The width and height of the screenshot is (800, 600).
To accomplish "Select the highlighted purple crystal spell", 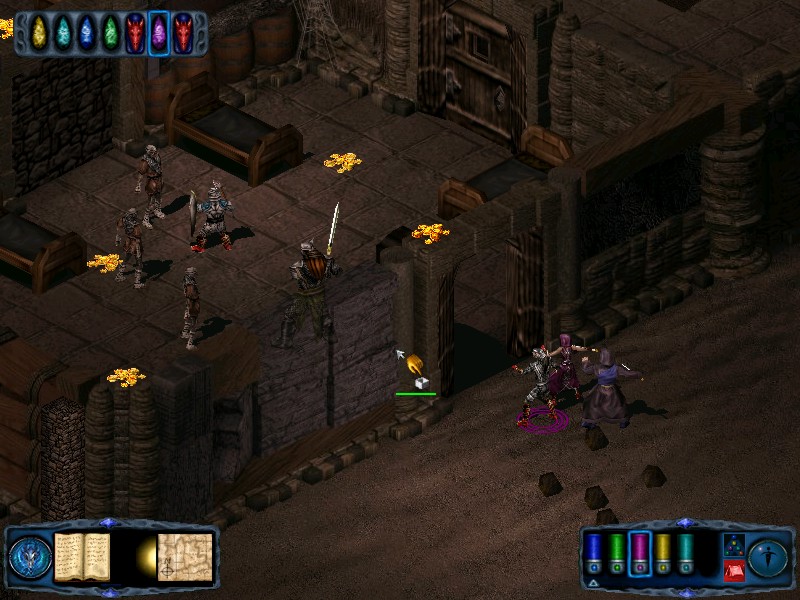I will 158,32.
